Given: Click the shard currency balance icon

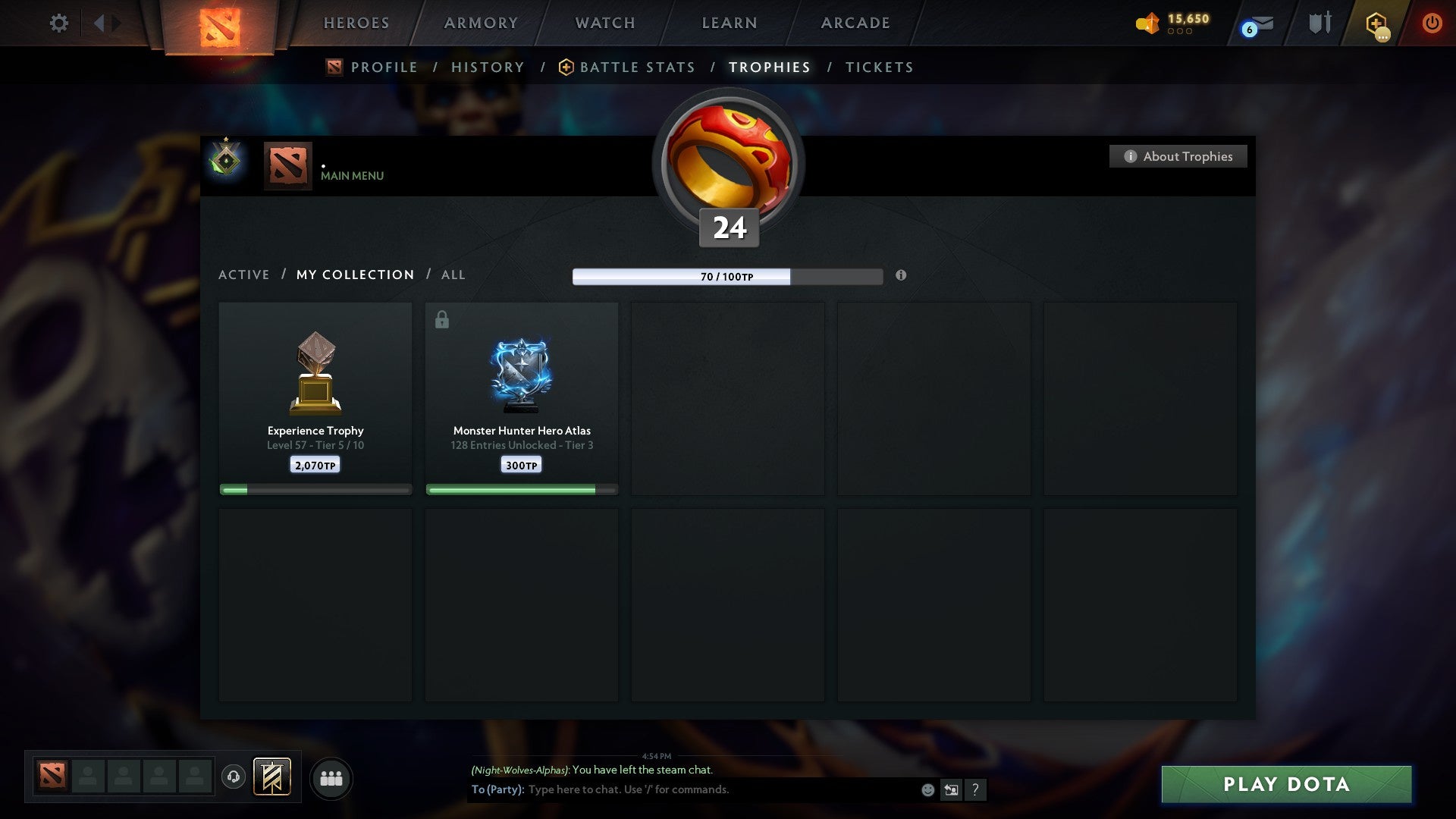Looking at the screenshot, I should coord(1147,24).
